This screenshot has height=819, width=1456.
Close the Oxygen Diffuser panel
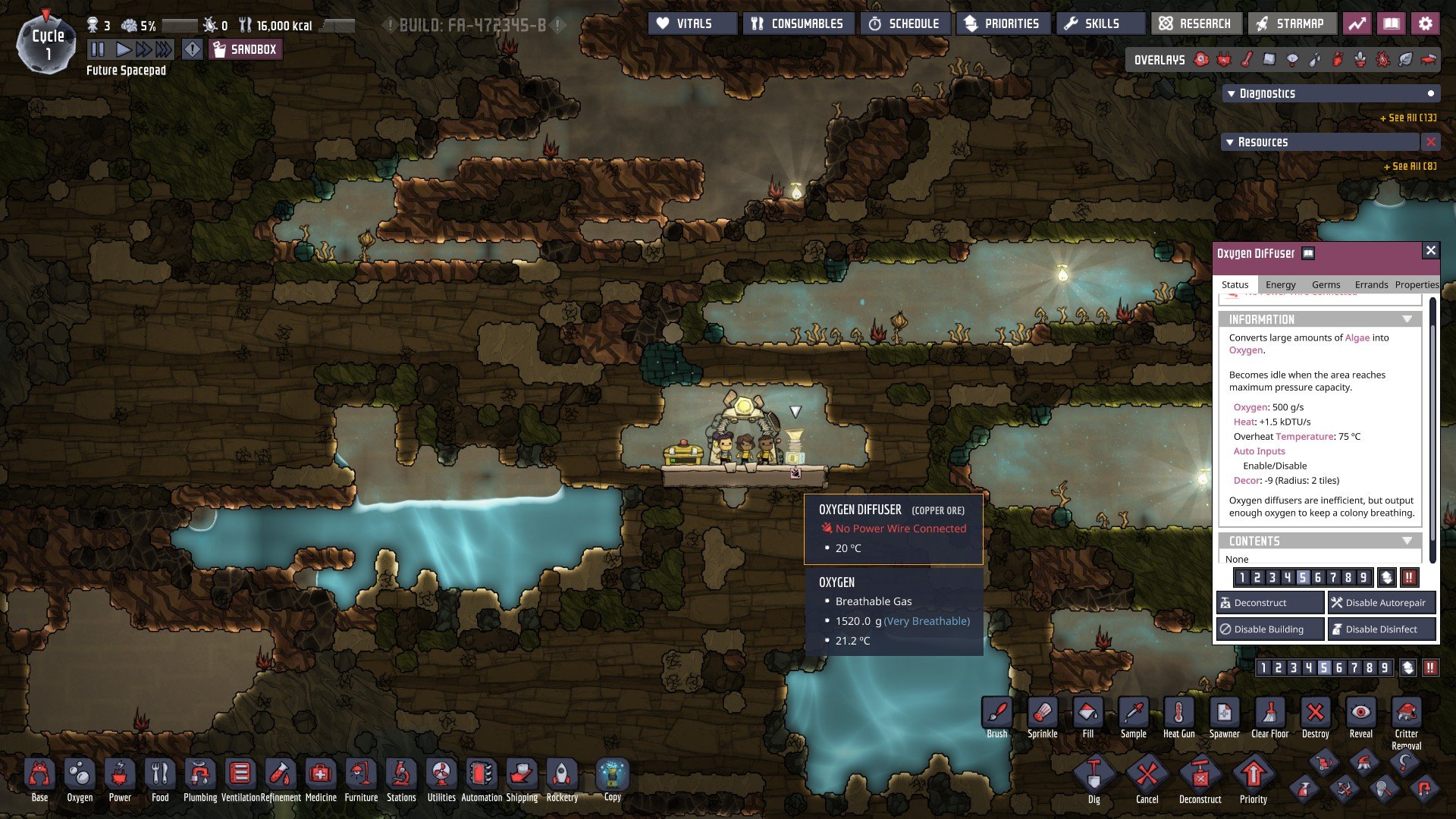click(x=1430, y=251)
